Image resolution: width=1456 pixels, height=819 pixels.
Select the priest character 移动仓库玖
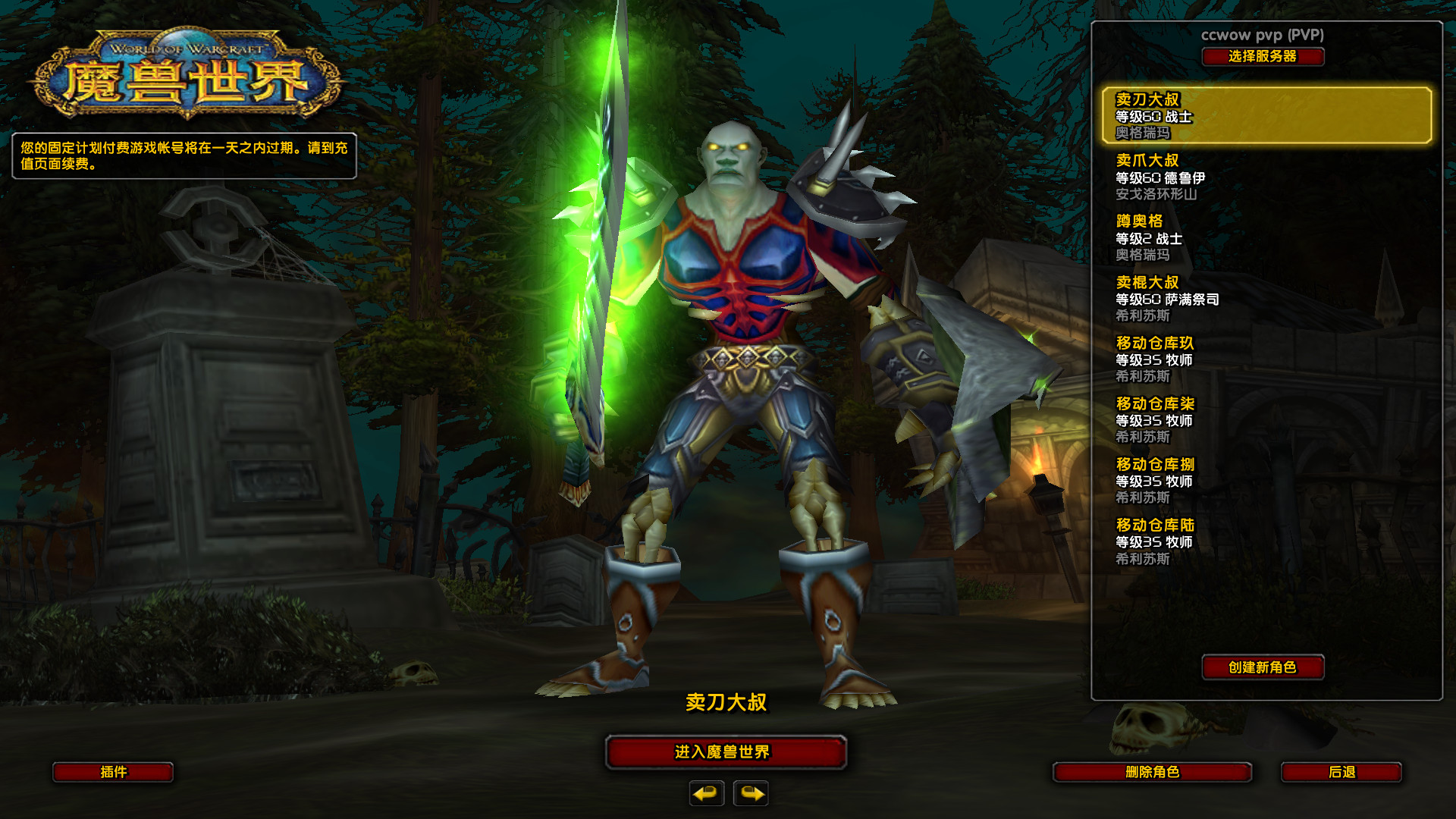pos(1266,359)
